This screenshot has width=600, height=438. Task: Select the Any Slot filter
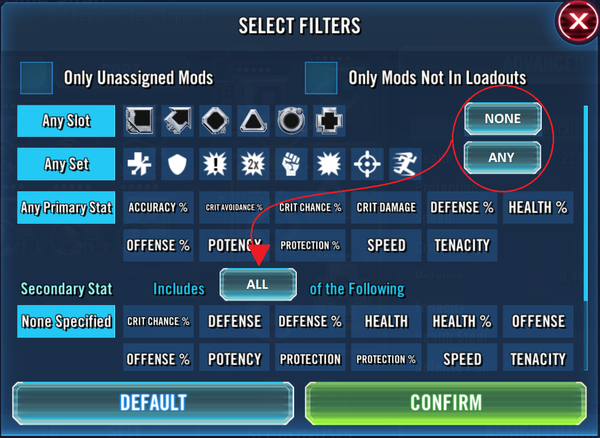tap(66, 122)
